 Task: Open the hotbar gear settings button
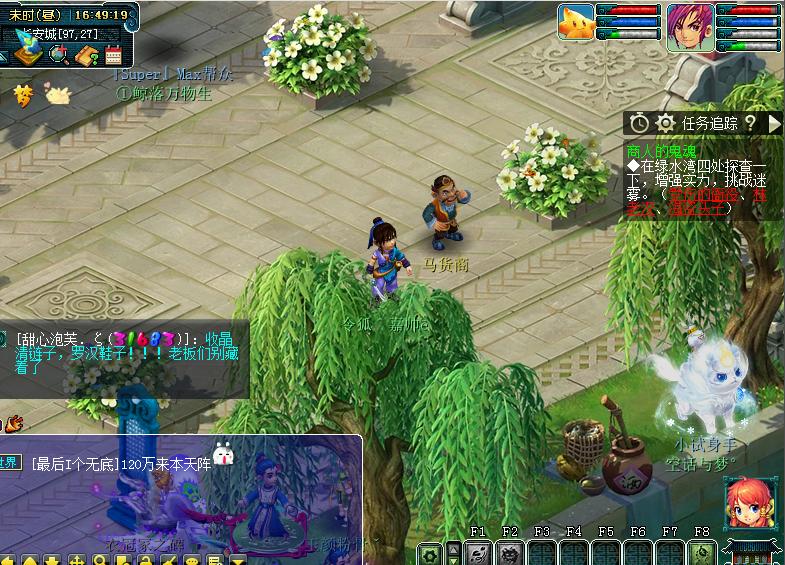coord(430,554)
